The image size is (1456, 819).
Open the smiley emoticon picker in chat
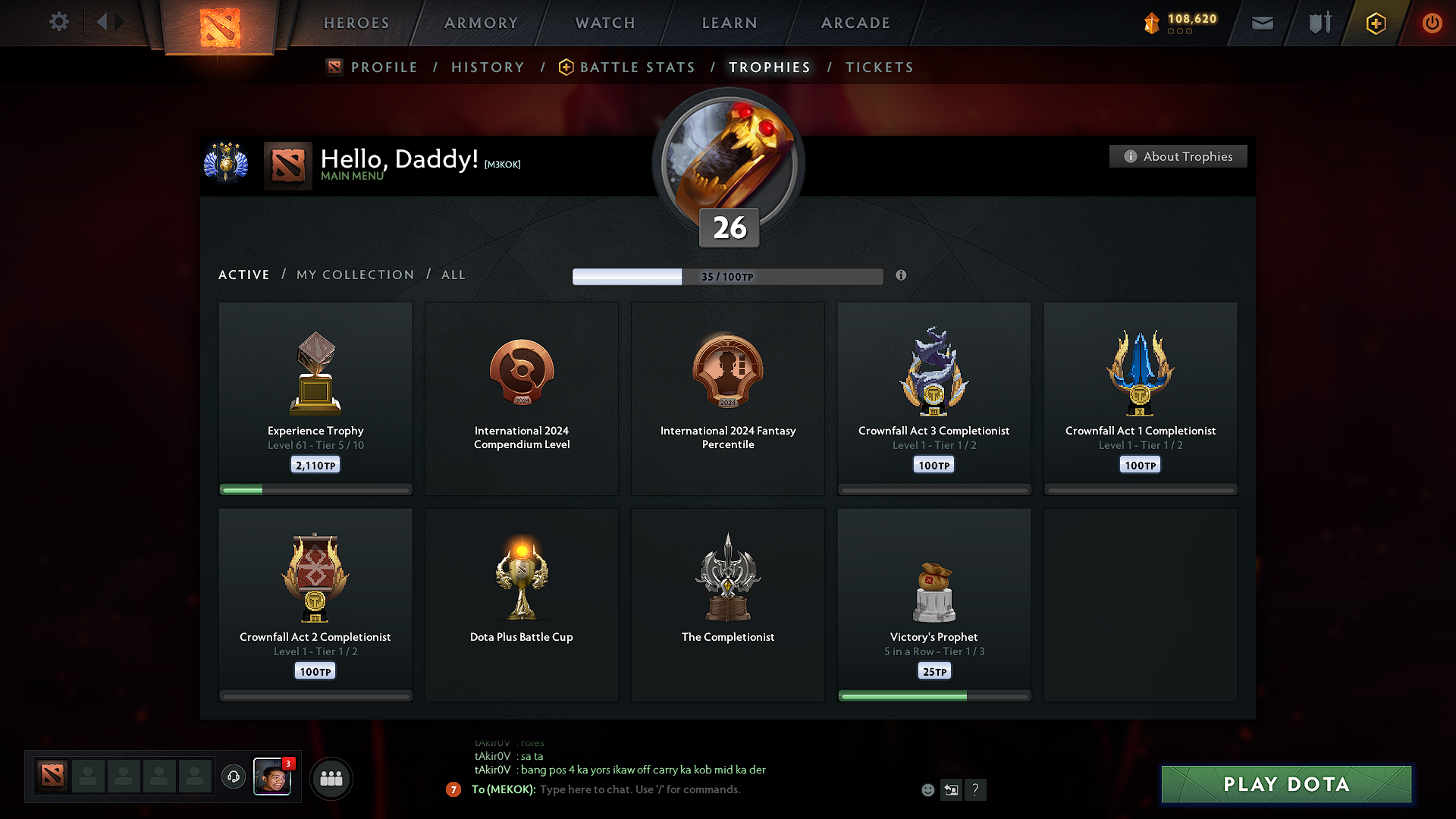point(927,789)
